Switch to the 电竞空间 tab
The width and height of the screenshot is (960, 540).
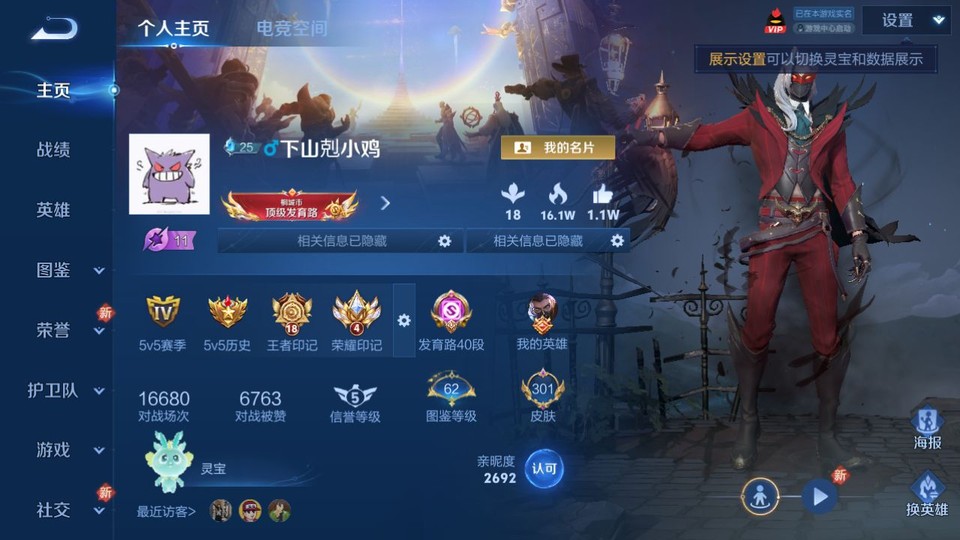[x=291, y=28]
